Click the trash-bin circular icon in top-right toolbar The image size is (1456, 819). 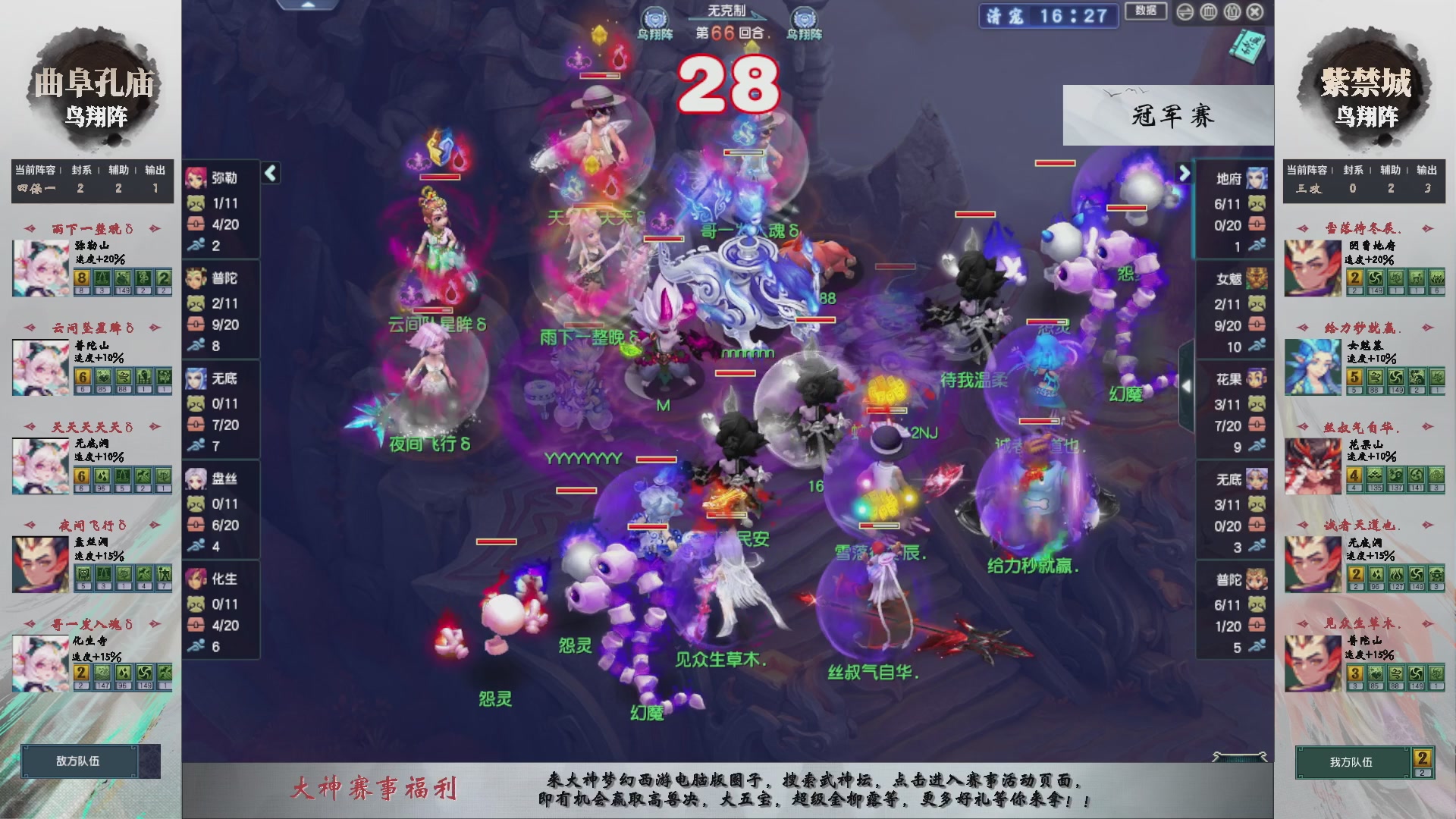[x=1210, y=11]
